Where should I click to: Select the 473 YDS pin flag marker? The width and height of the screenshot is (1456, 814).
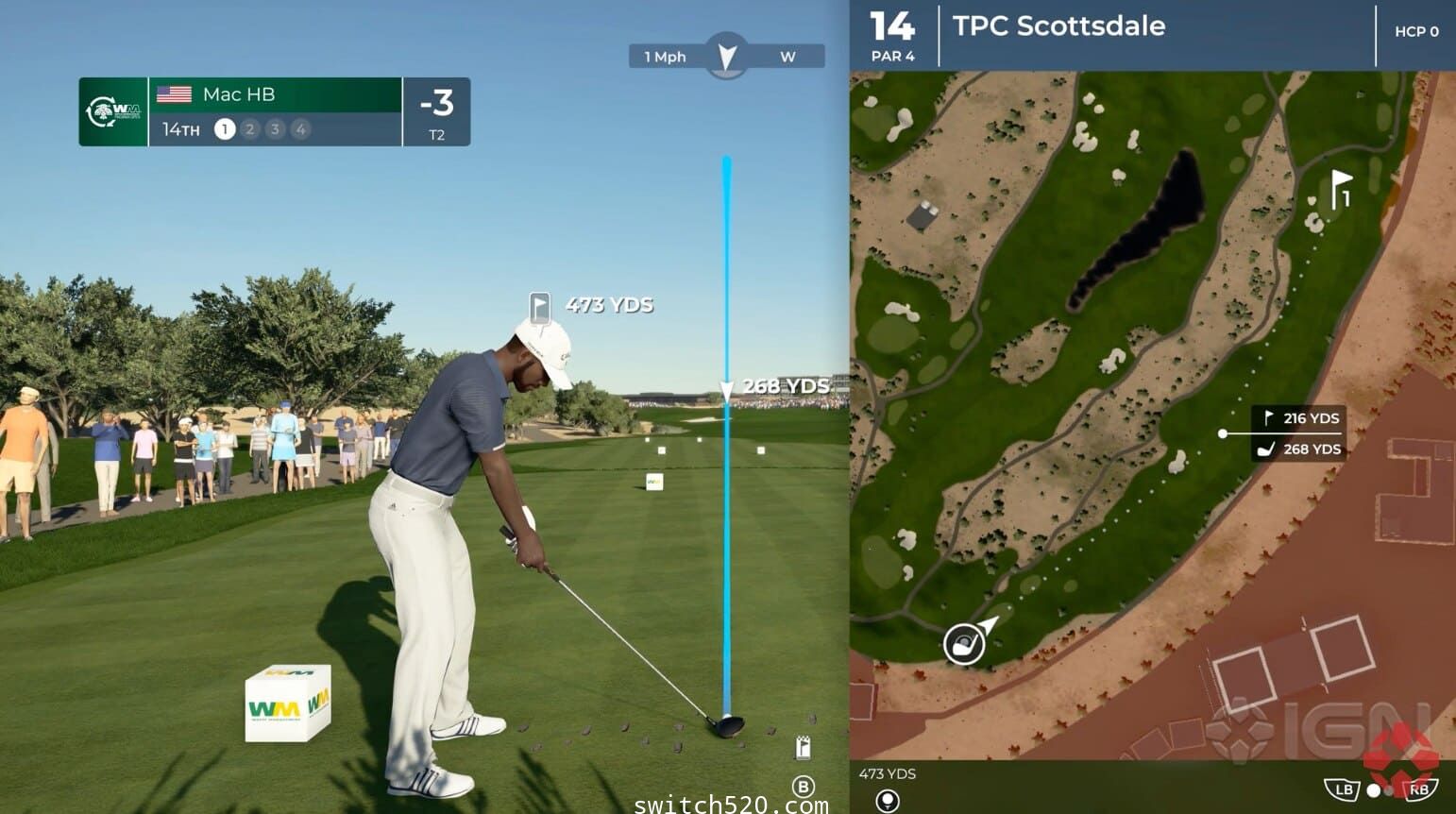tap(539, 307)
